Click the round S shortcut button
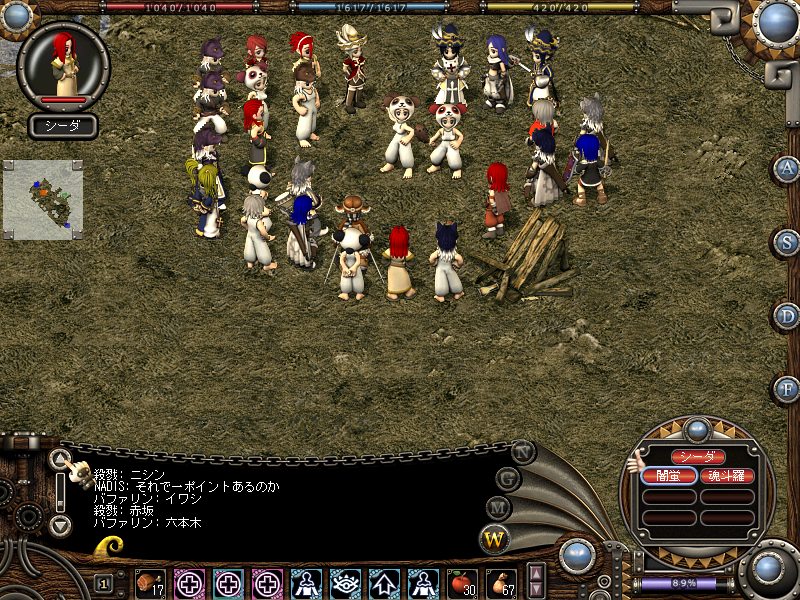 point(787,242)
